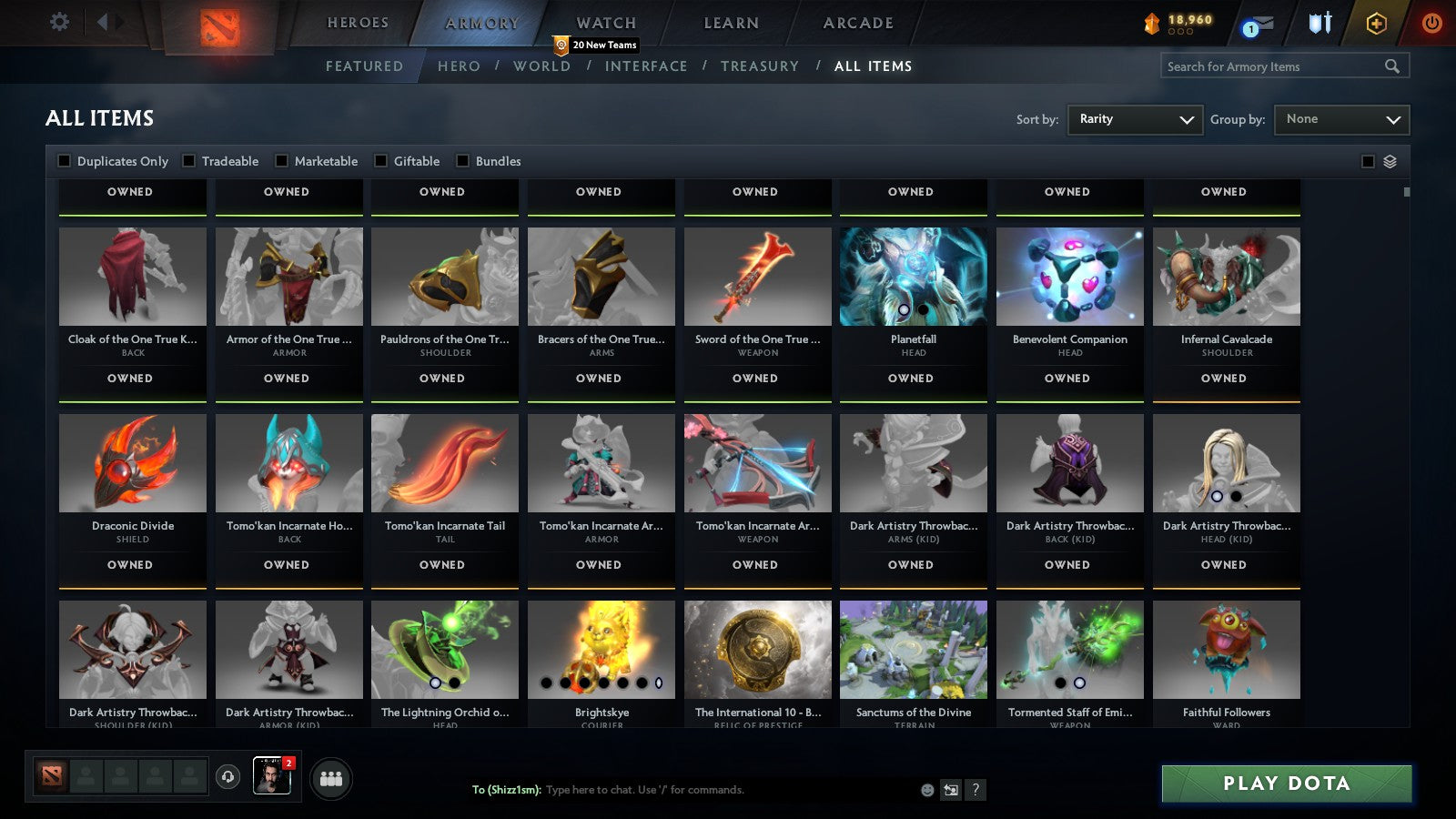Viewport: 1456px width, 819px height.
Task: Click the Dota 2 logo emblem
Action: 218,25
